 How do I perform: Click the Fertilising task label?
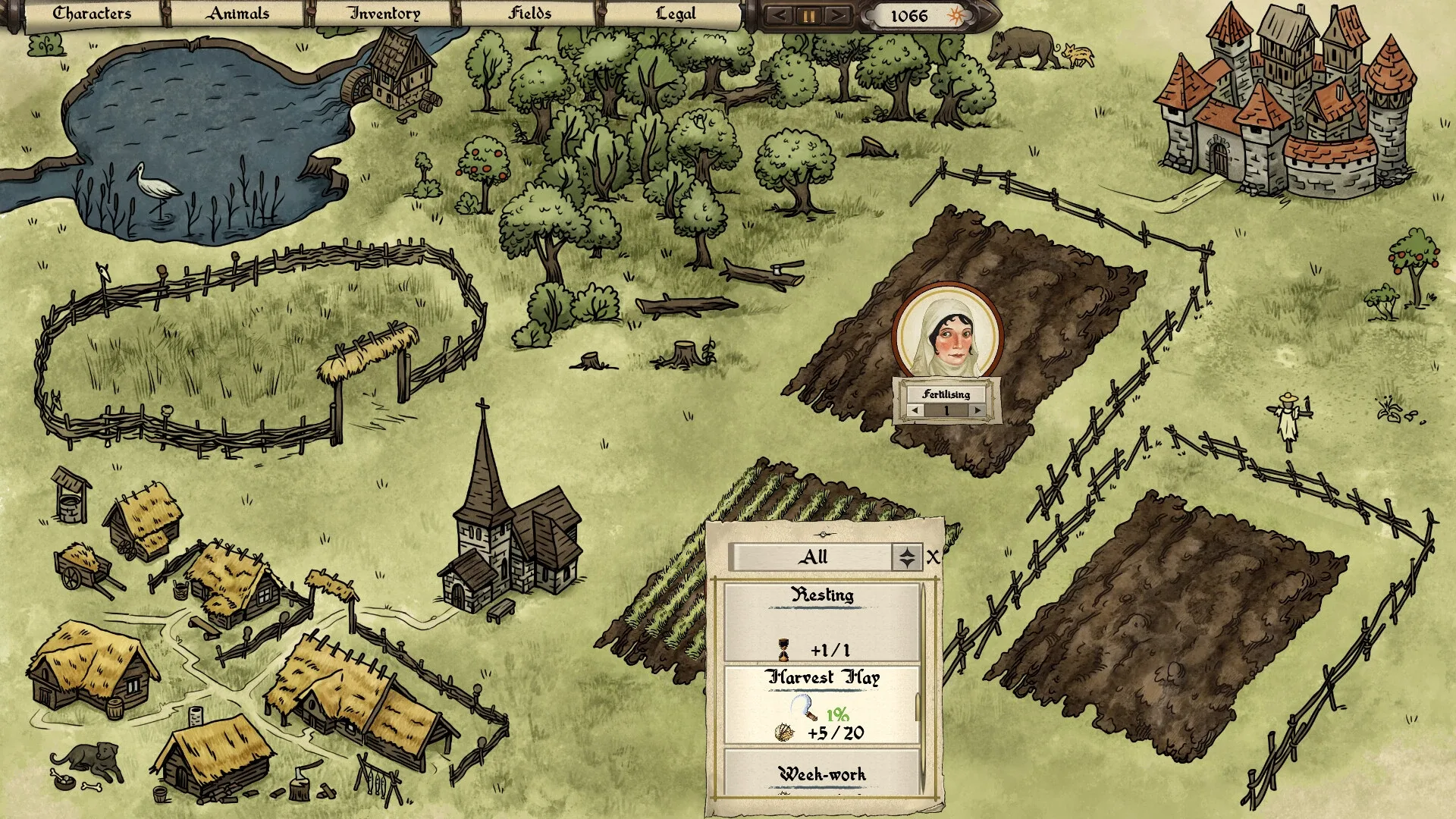[x=946, y=394]
